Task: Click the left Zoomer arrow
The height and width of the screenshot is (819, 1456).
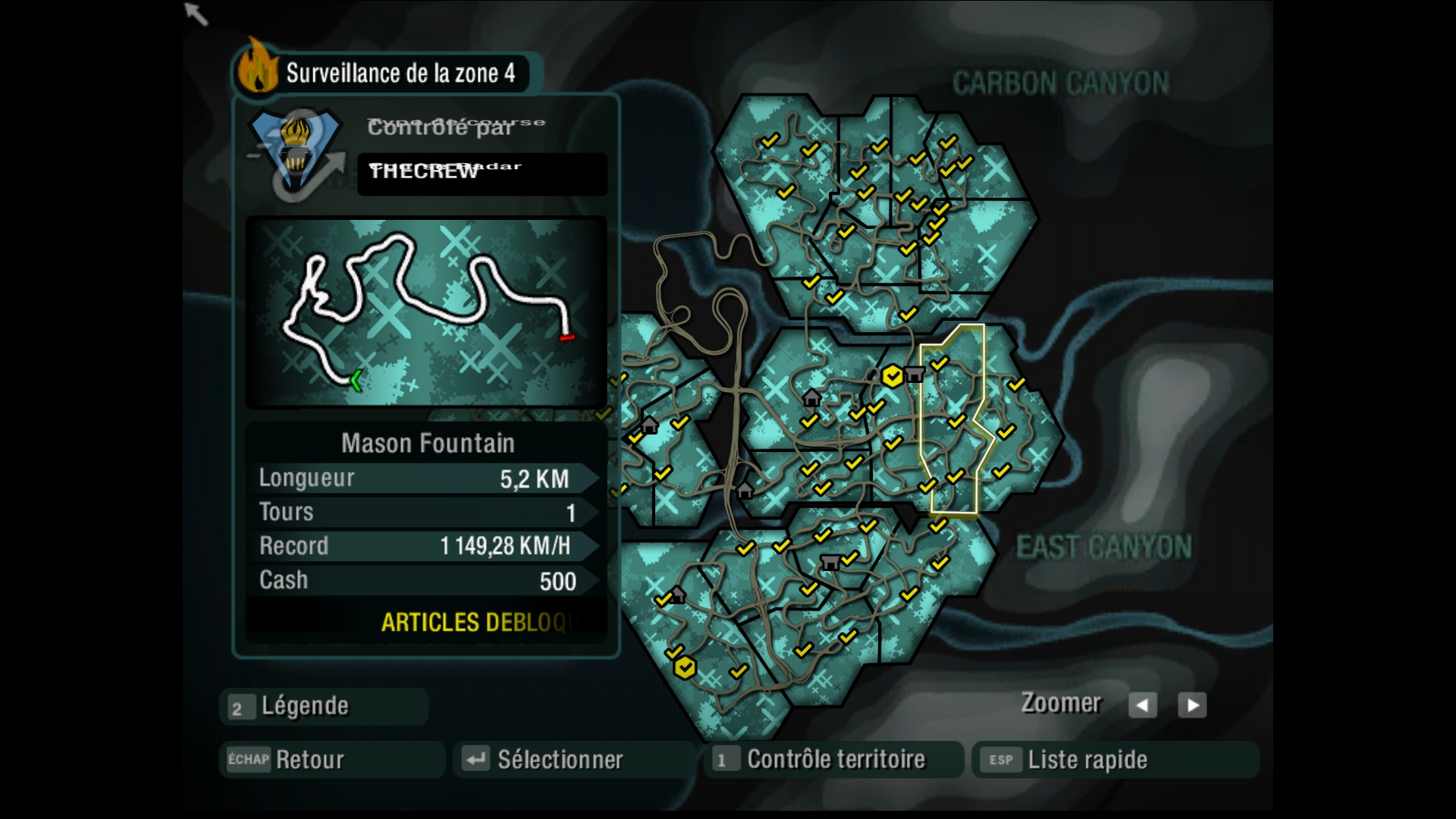Action: pos(1142,705)
